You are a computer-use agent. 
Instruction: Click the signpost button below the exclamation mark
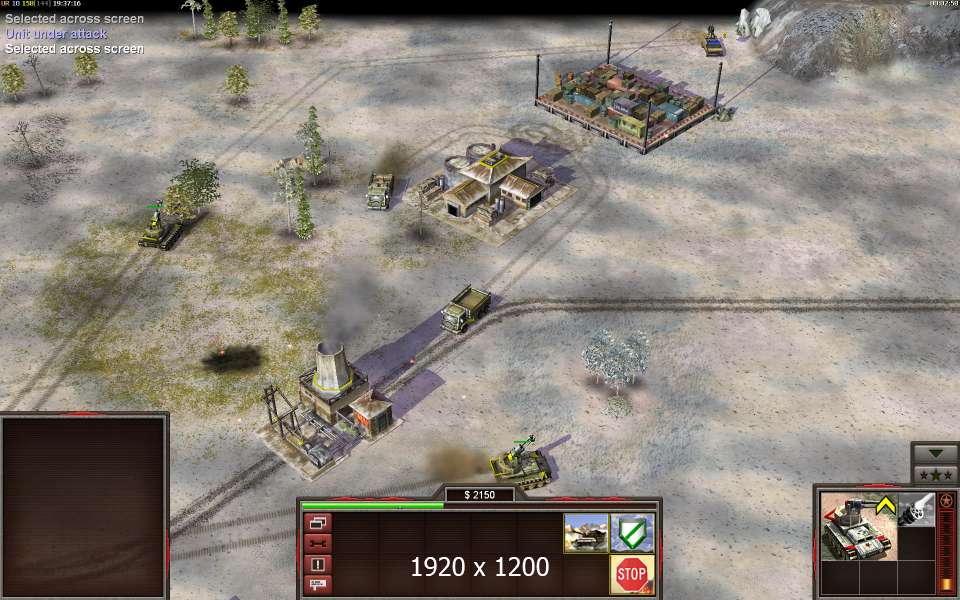(x=318, y=583)
